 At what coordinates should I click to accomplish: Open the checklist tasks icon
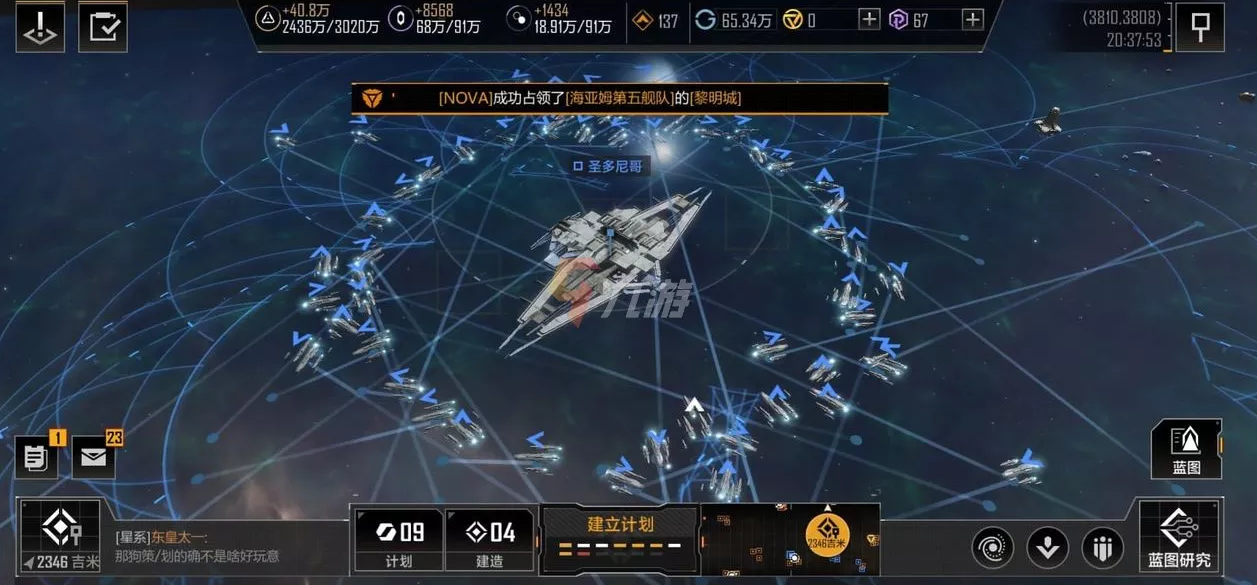pos(102,27)
